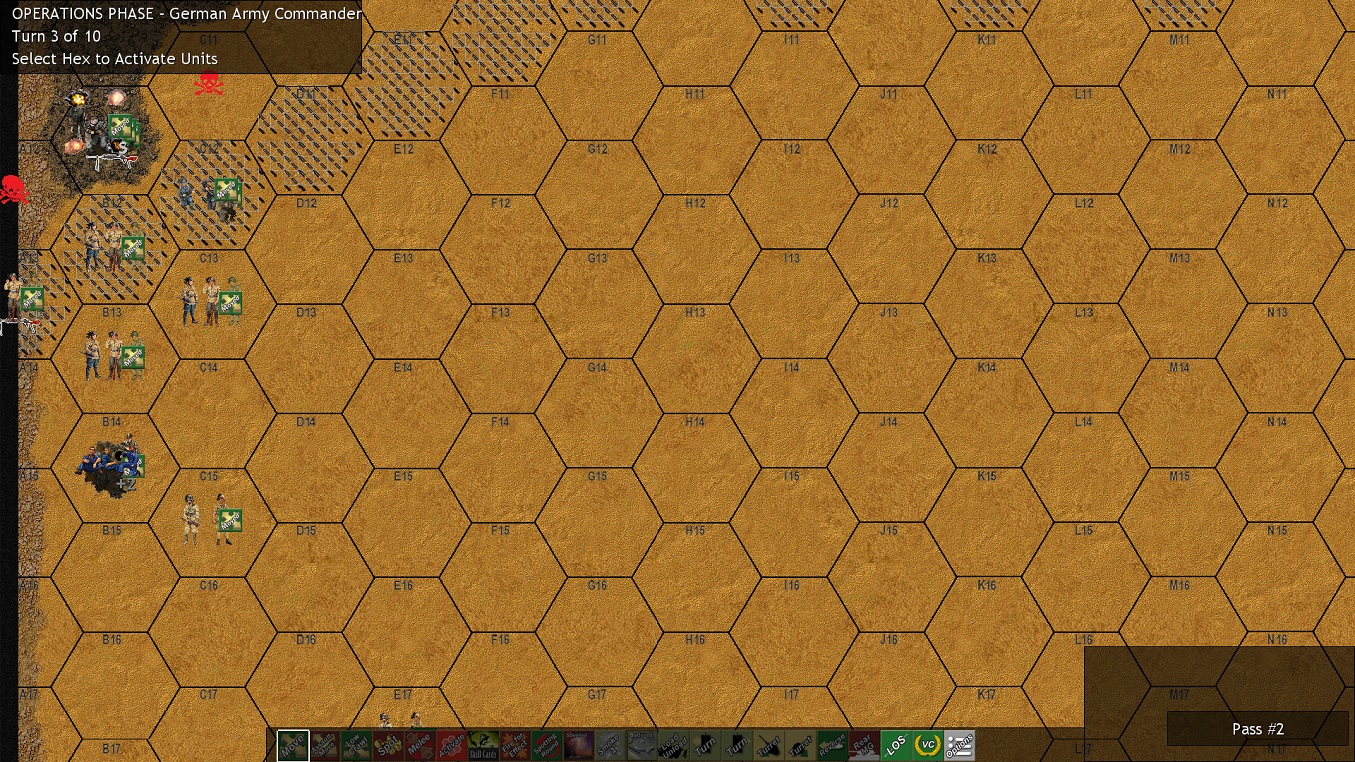Activate the Assault Move command

(326, 744)
